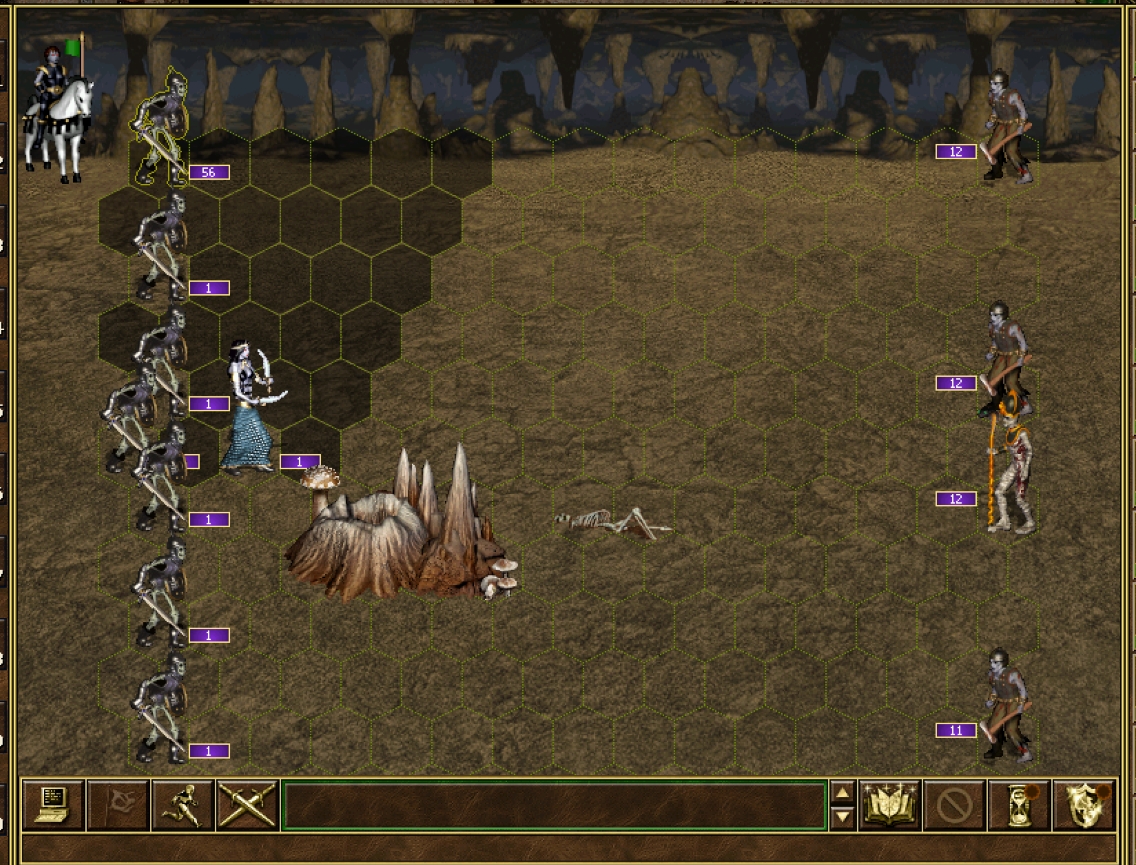This screenshot has height=865, width=1136.
Task: Open the system options computer button
Action: coord(53,805)
